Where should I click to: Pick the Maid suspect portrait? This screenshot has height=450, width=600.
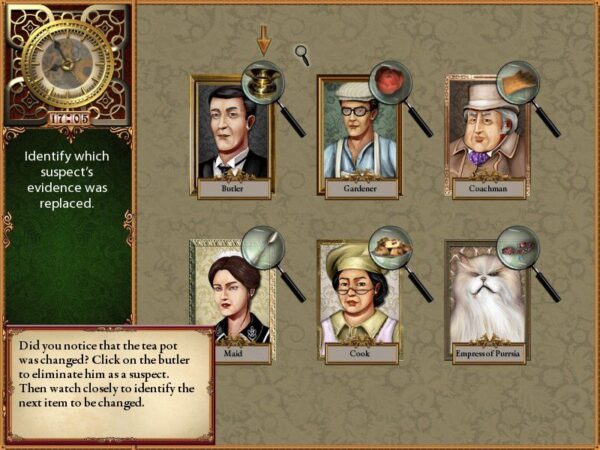[x=230, y=298]
